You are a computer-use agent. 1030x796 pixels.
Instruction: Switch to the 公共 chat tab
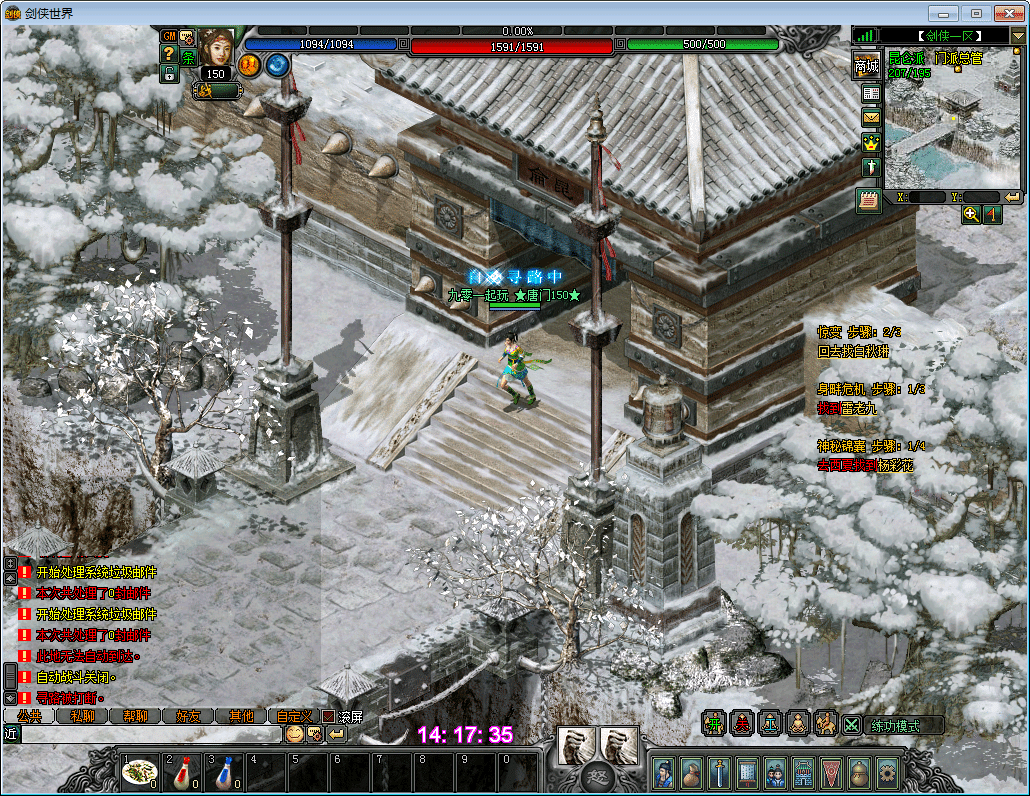29,716
